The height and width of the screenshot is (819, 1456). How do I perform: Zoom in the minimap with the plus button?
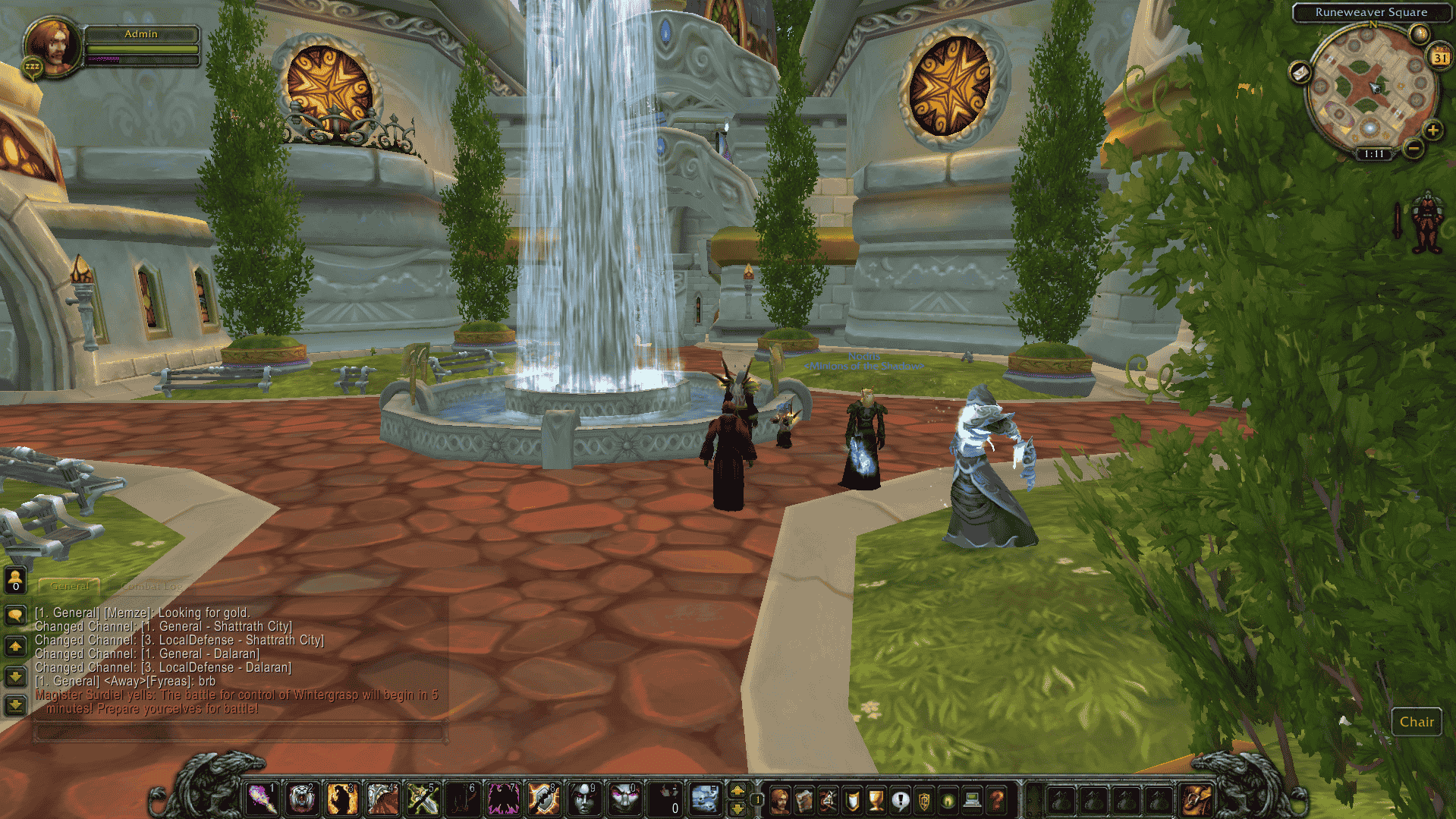pyautogui.click(x=1432, y=131)
